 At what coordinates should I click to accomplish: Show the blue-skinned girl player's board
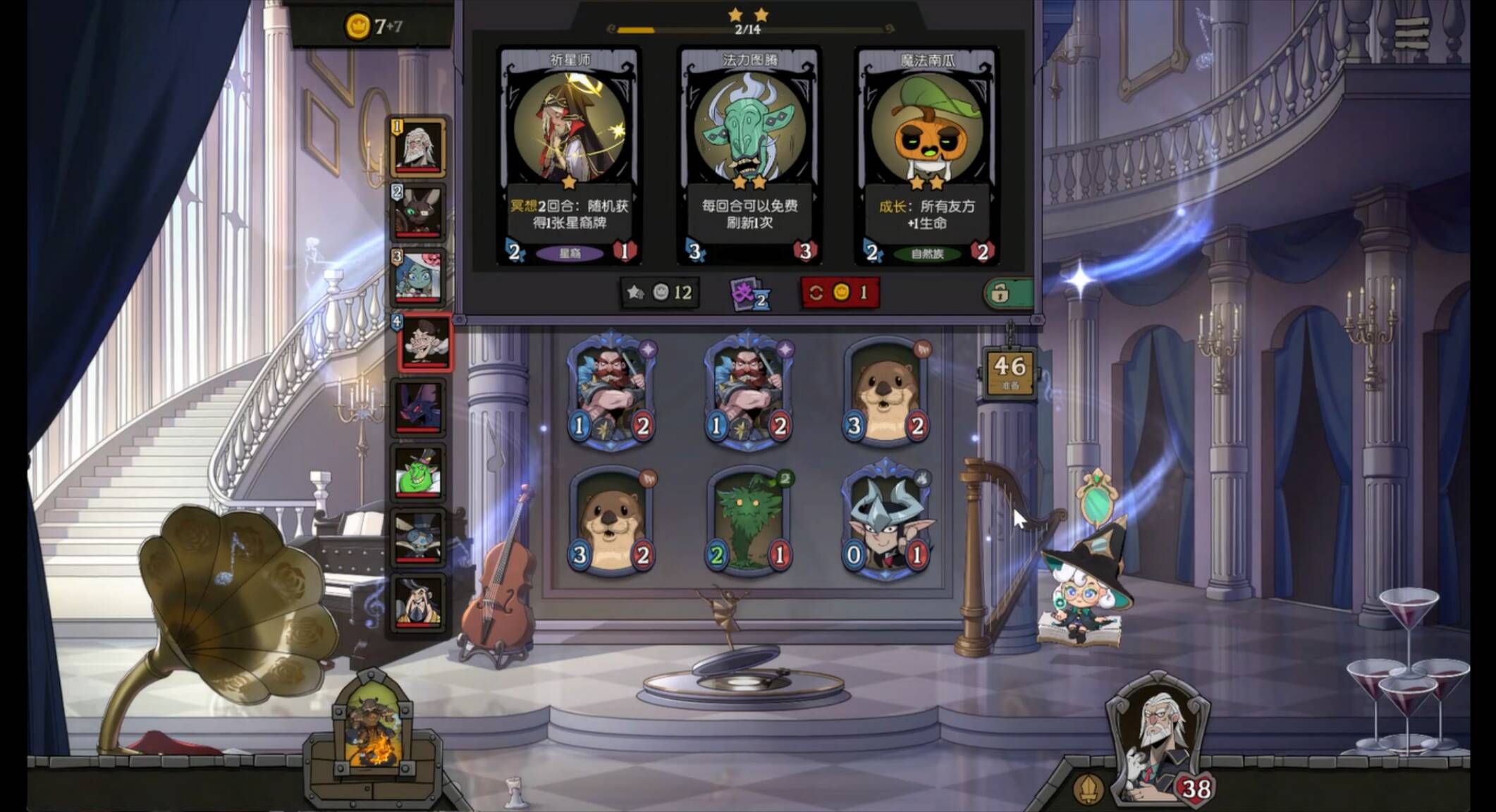pos(418,277)
